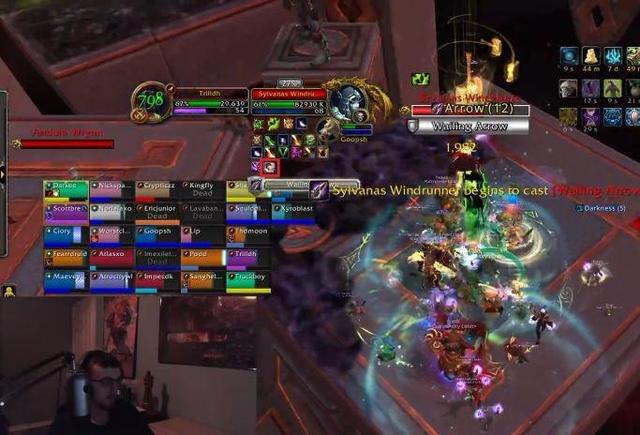Select the Wailing Arrow nameplate cast bar
This screenshot has height=435, width=640.
tap(467, 126)
